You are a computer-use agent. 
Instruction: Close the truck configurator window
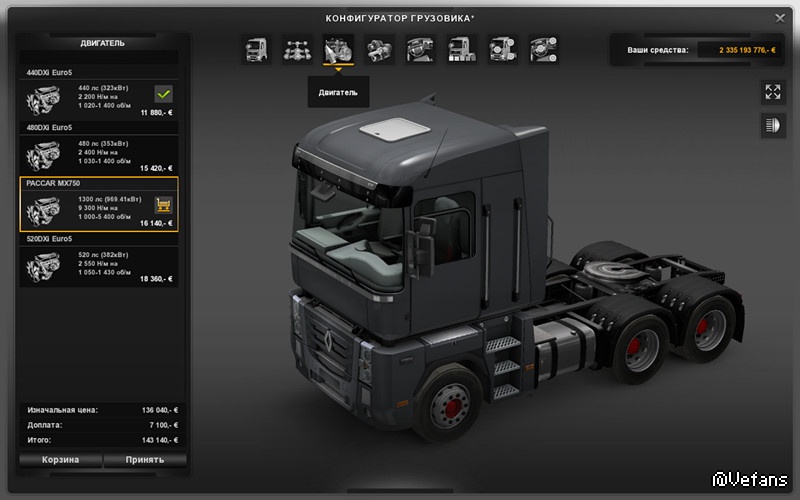click(780, 17)
